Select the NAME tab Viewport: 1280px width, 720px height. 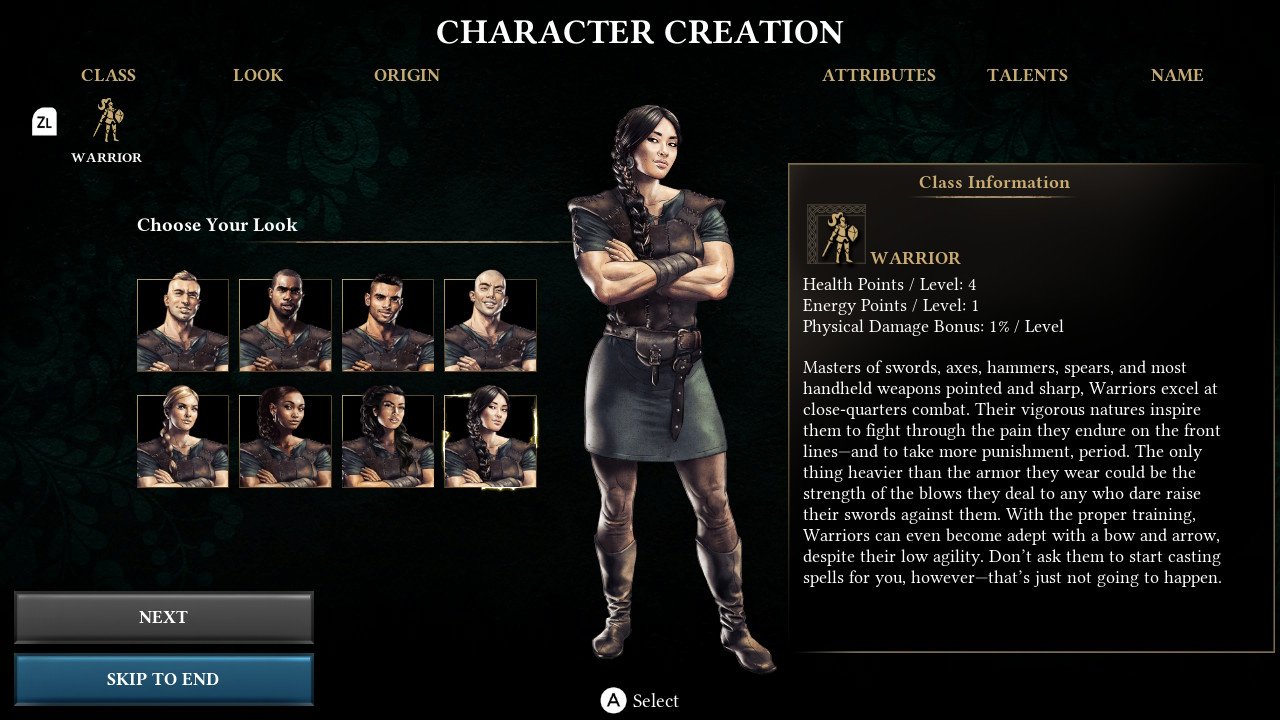tap(1177, 75)
